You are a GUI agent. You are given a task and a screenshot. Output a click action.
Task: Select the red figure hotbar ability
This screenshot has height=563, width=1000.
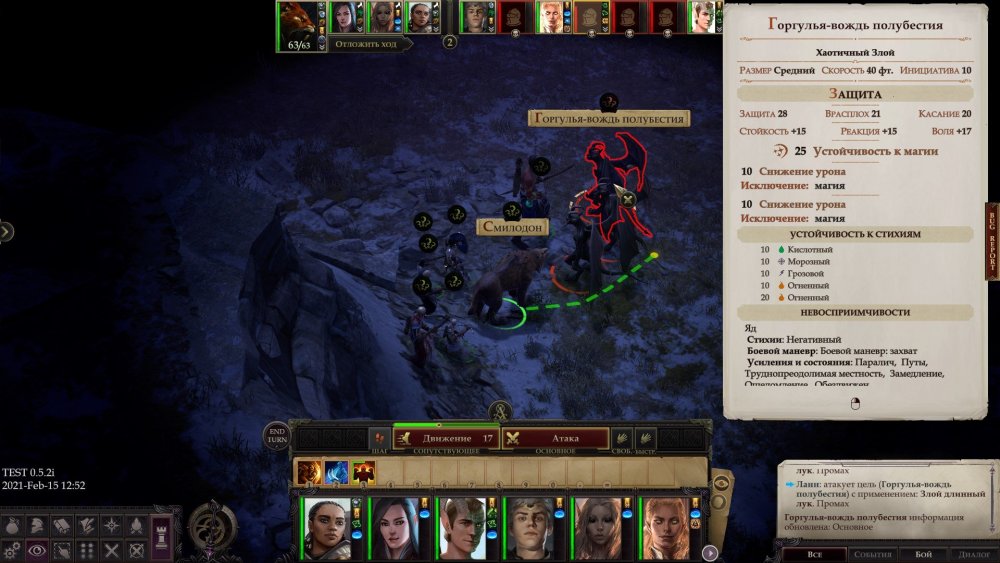coord(363,473)
